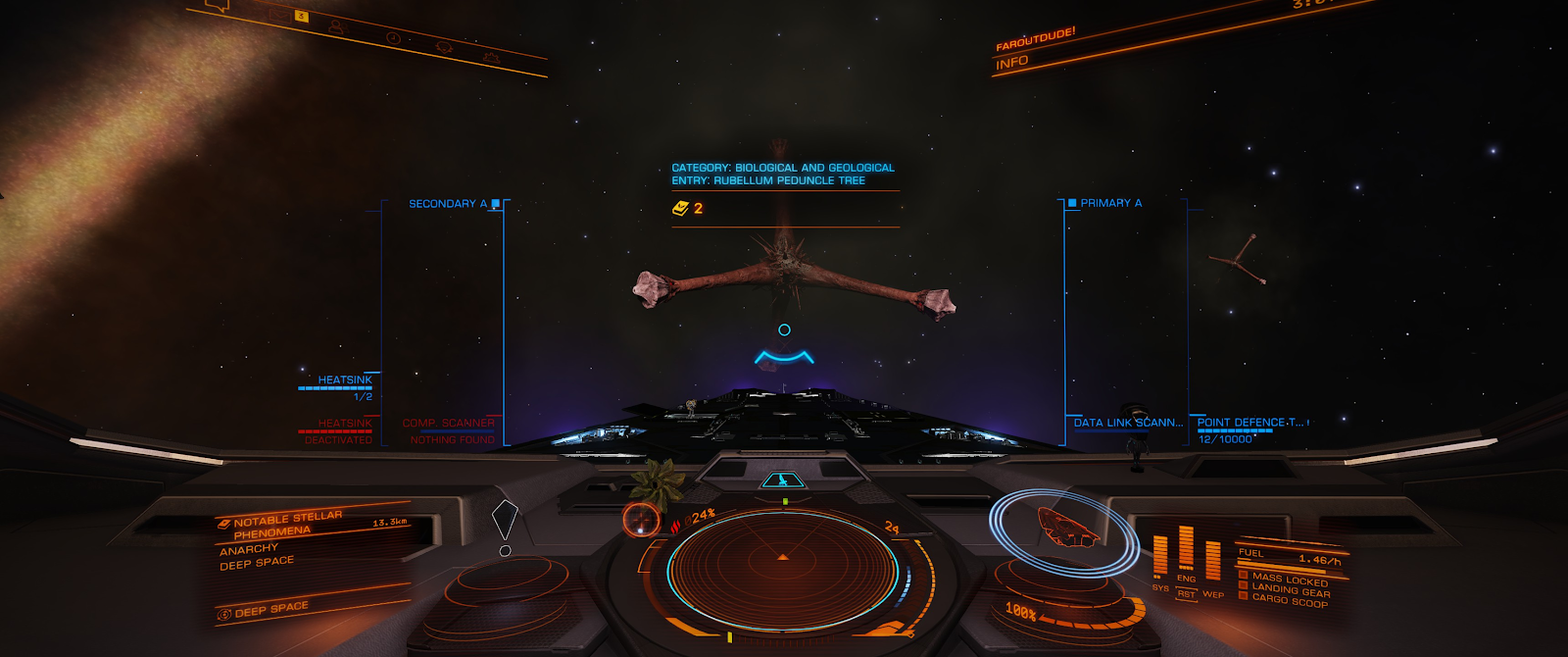This screenshot has height=657, width=1568.
Task: Toggle the Cargo Scoop indicator
Action: [x=1289, y=601]
